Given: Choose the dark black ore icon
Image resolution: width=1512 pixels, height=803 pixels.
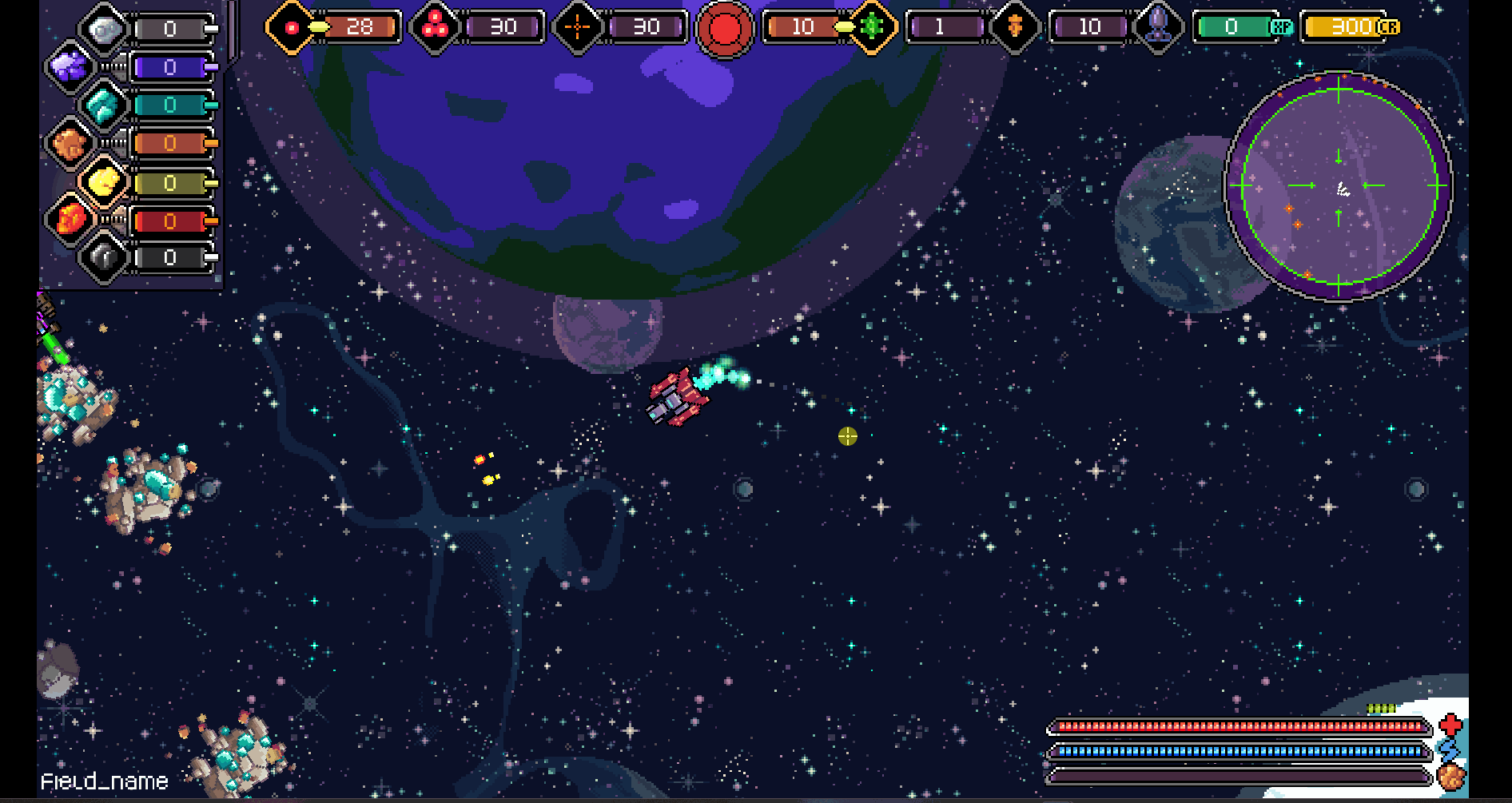Looking at the screenshot, I should (104, 257).
